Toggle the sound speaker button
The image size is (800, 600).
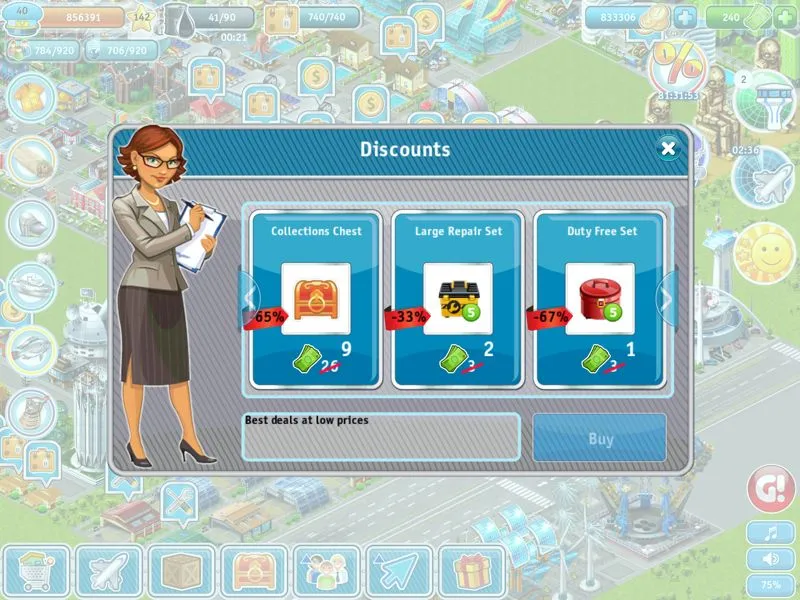point(771,559)
